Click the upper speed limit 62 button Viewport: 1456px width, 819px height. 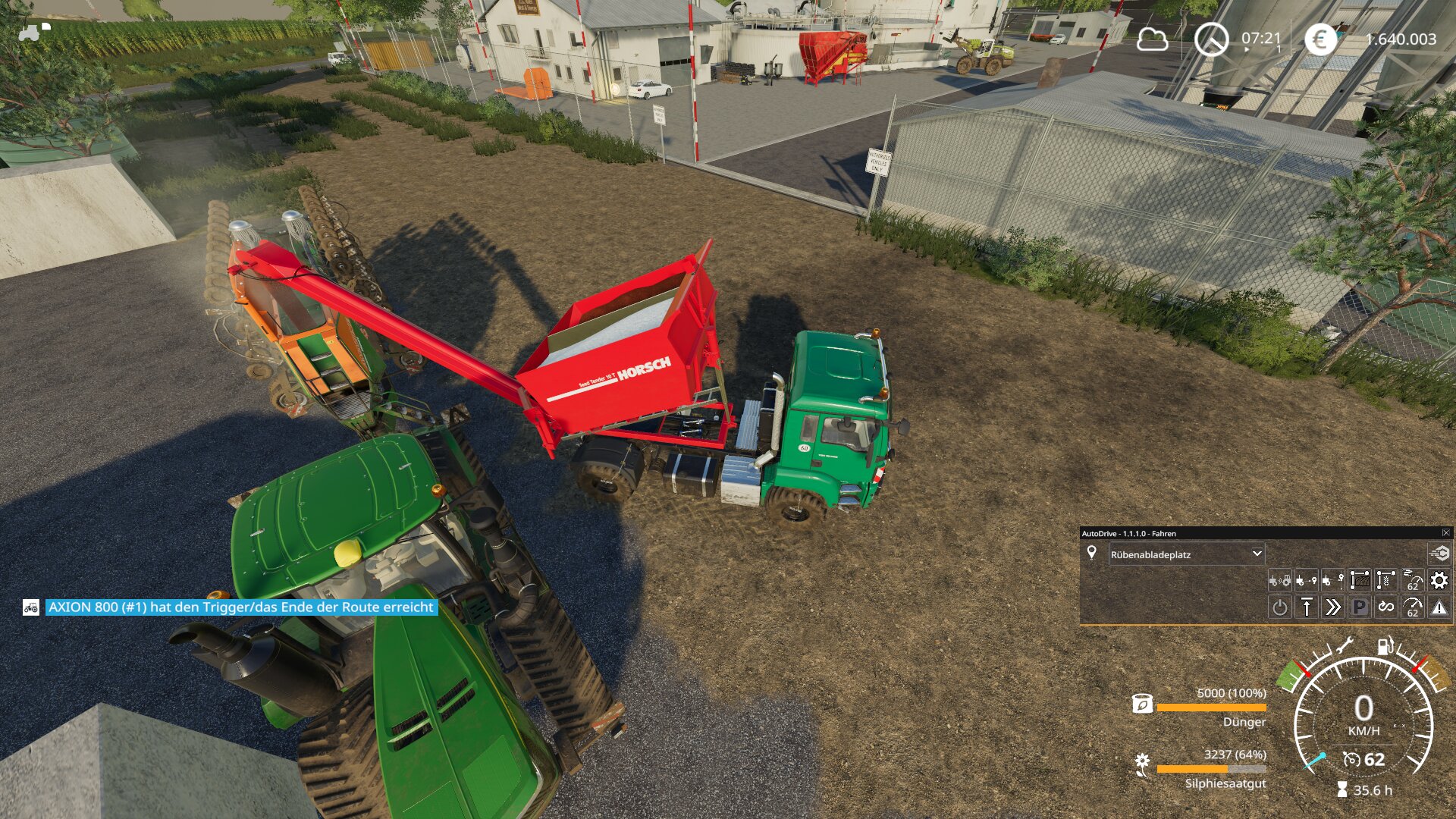click(x=1412, y=581)
